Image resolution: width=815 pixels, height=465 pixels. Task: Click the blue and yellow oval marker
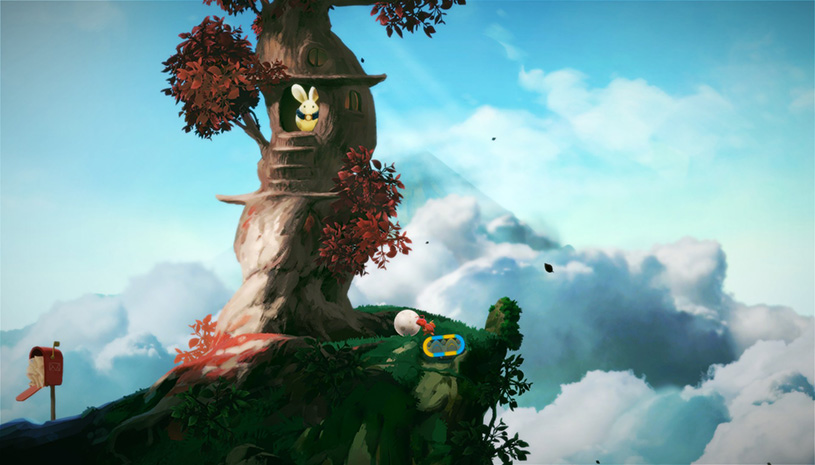tap(444, 346)
